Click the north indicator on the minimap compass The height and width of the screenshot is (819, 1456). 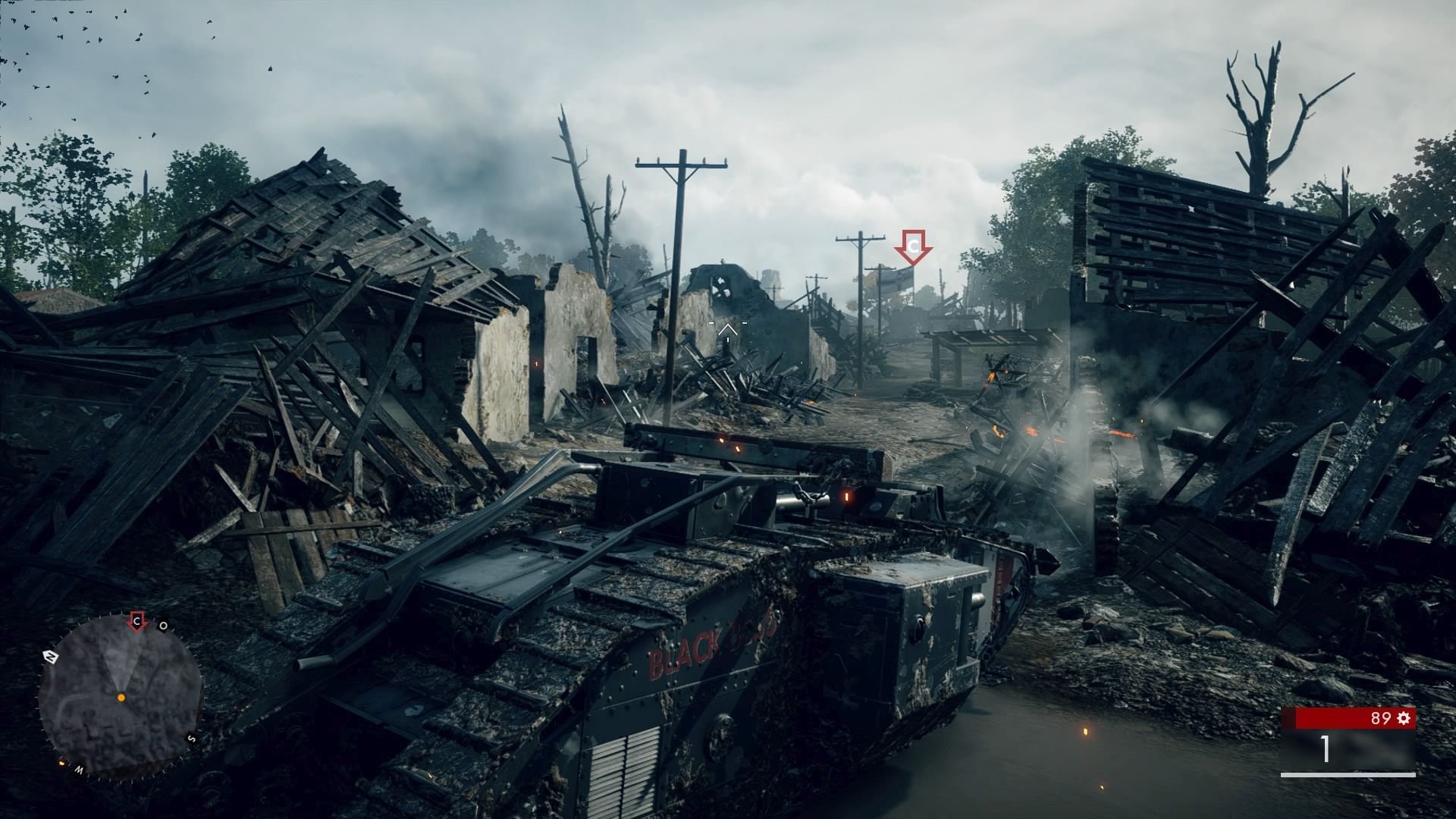50,656
